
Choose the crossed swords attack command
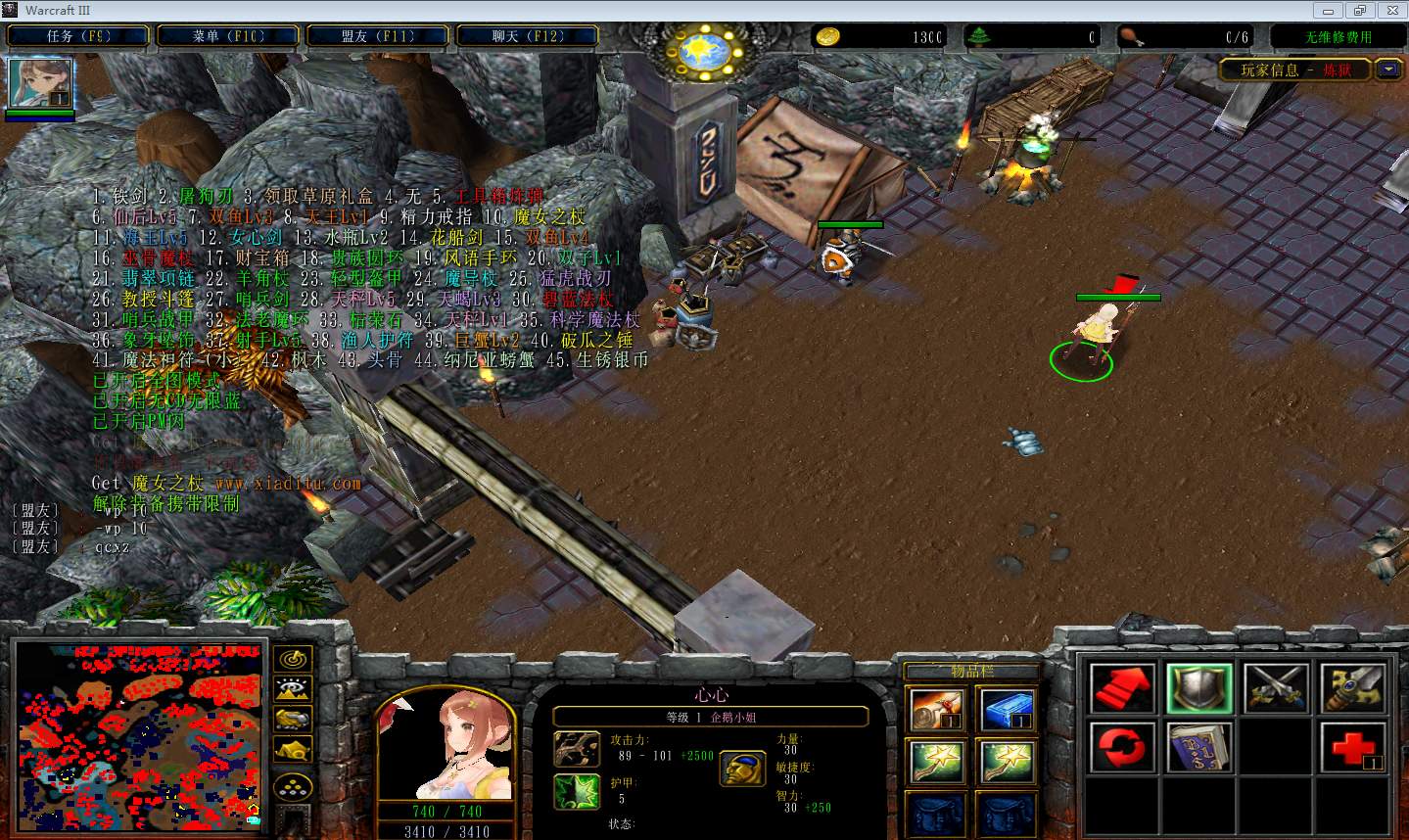click(1276, 687)
